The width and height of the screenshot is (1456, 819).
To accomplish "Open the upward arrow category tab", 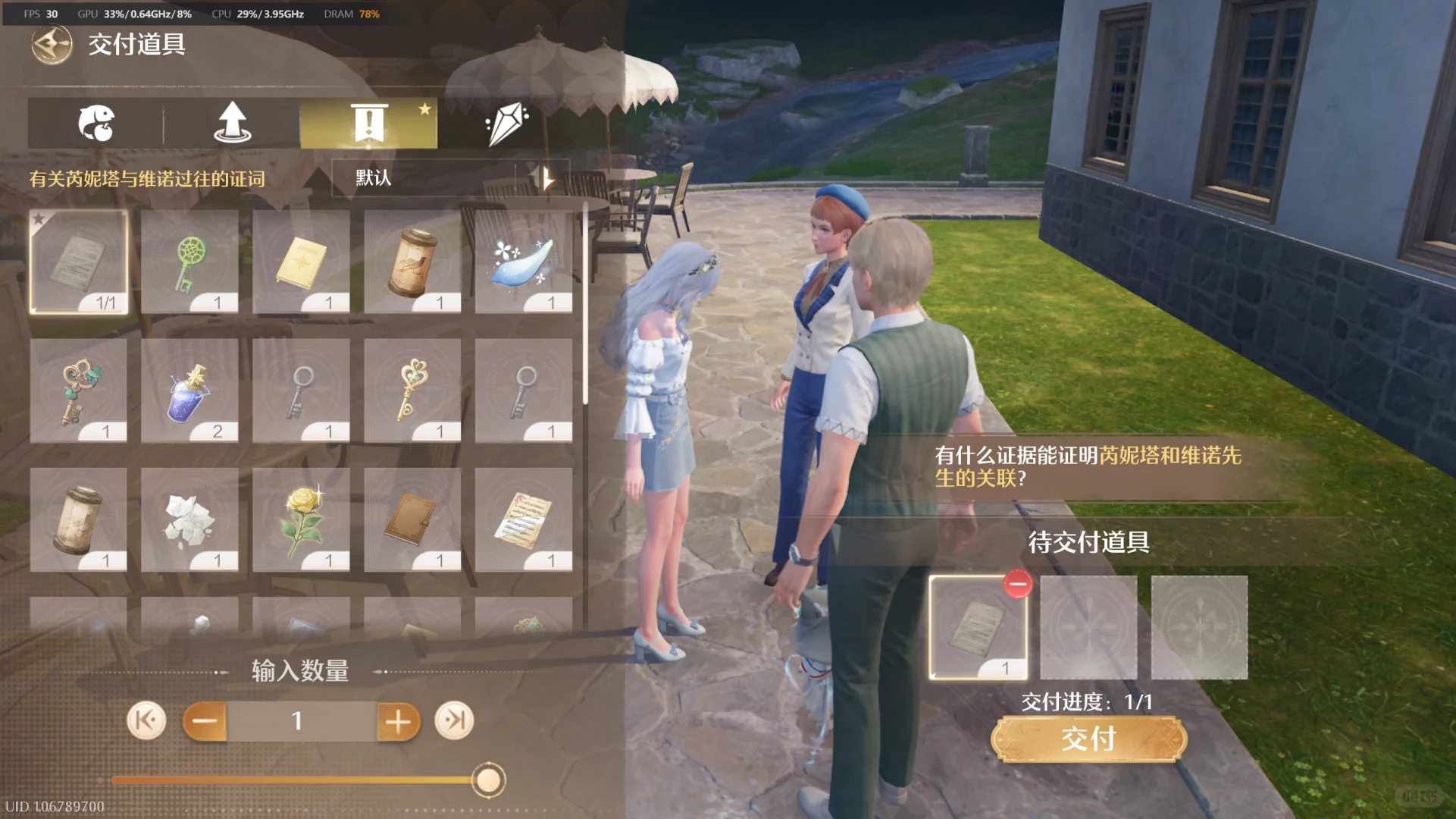I will pyautogui.click(x=232, y=123).
